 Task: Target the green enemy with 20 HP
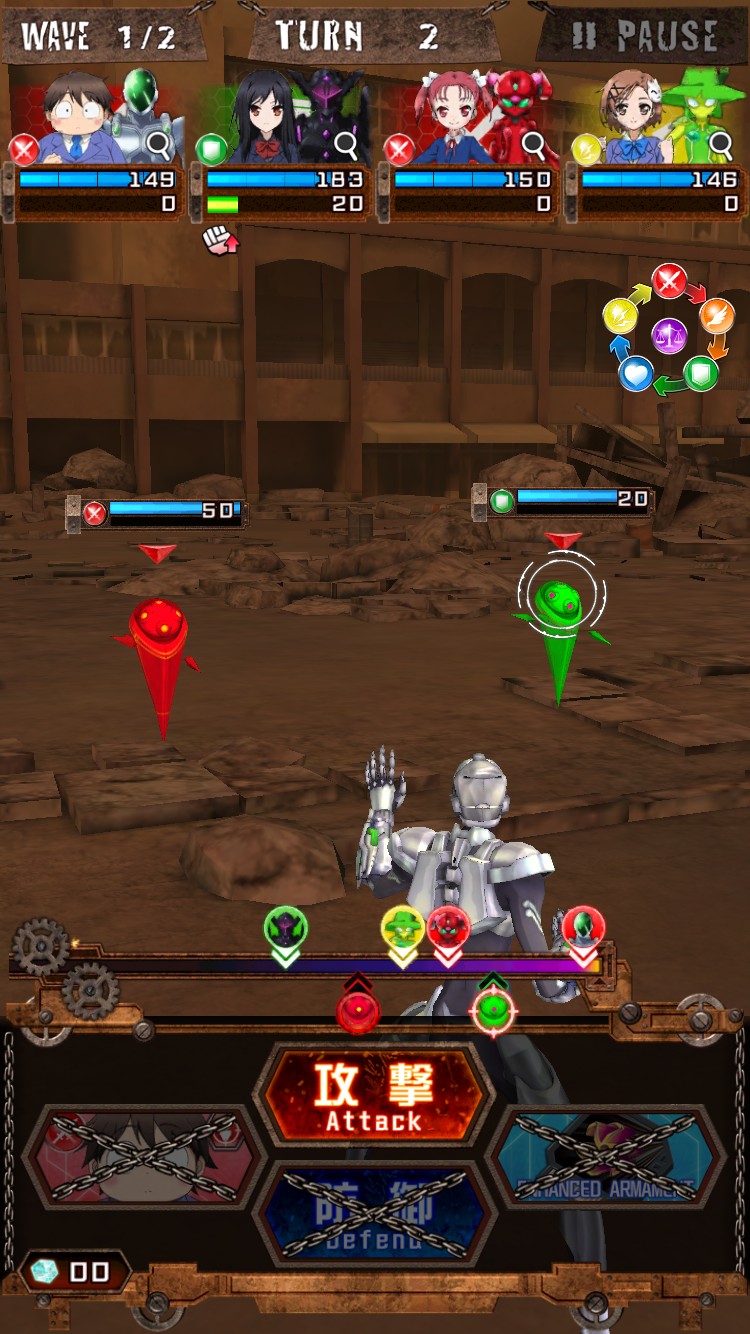558,610
